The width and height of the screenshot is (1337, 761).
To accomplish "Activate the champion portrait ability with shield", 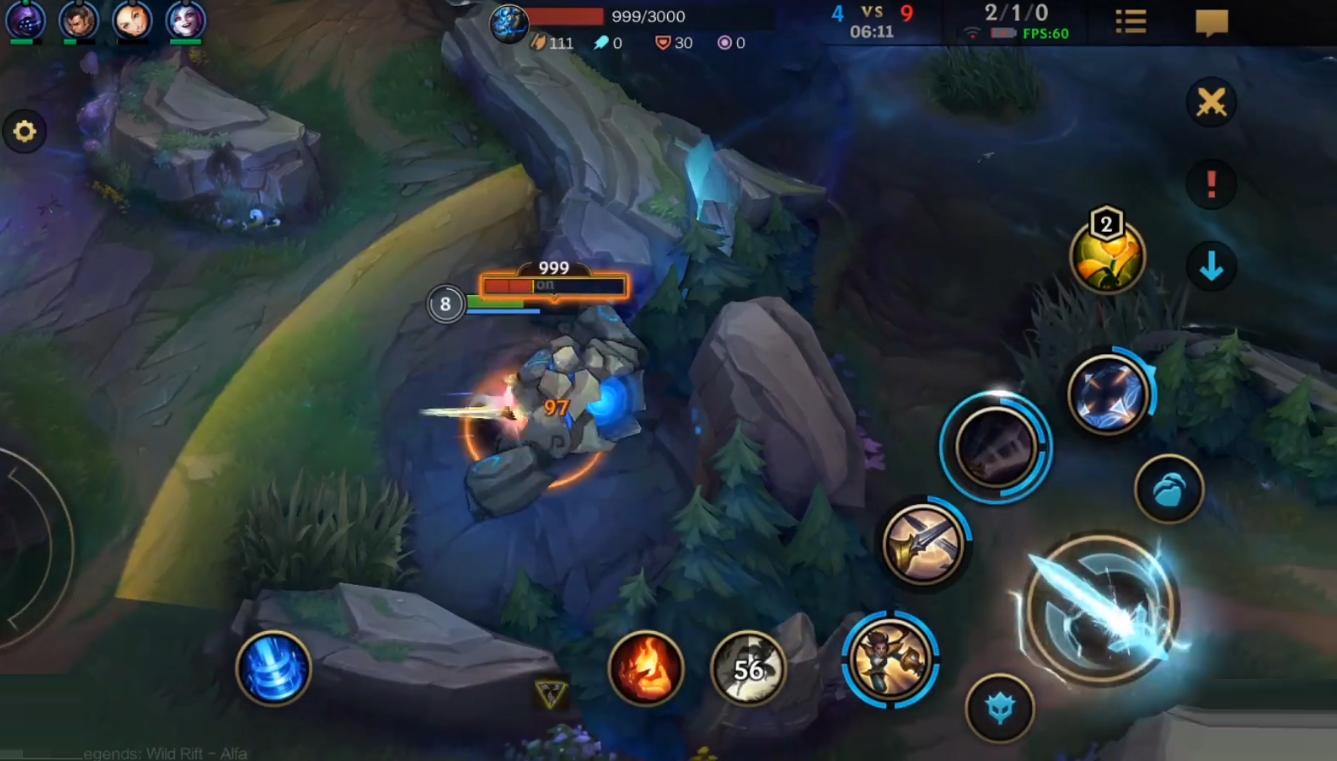I will click(890, 659).
